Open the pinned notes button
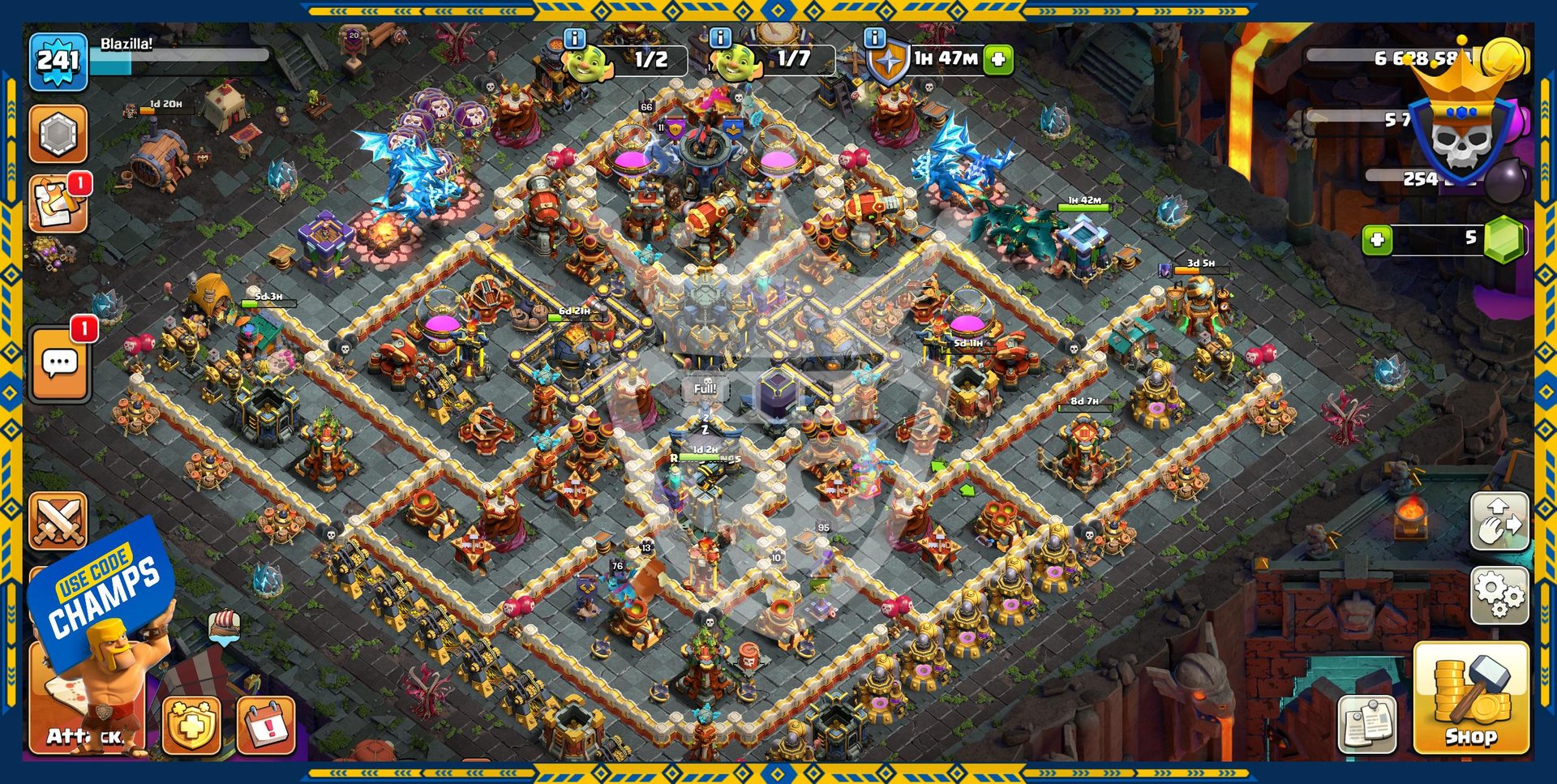Screen dimensions: 1557x784 pos(1366,721)
